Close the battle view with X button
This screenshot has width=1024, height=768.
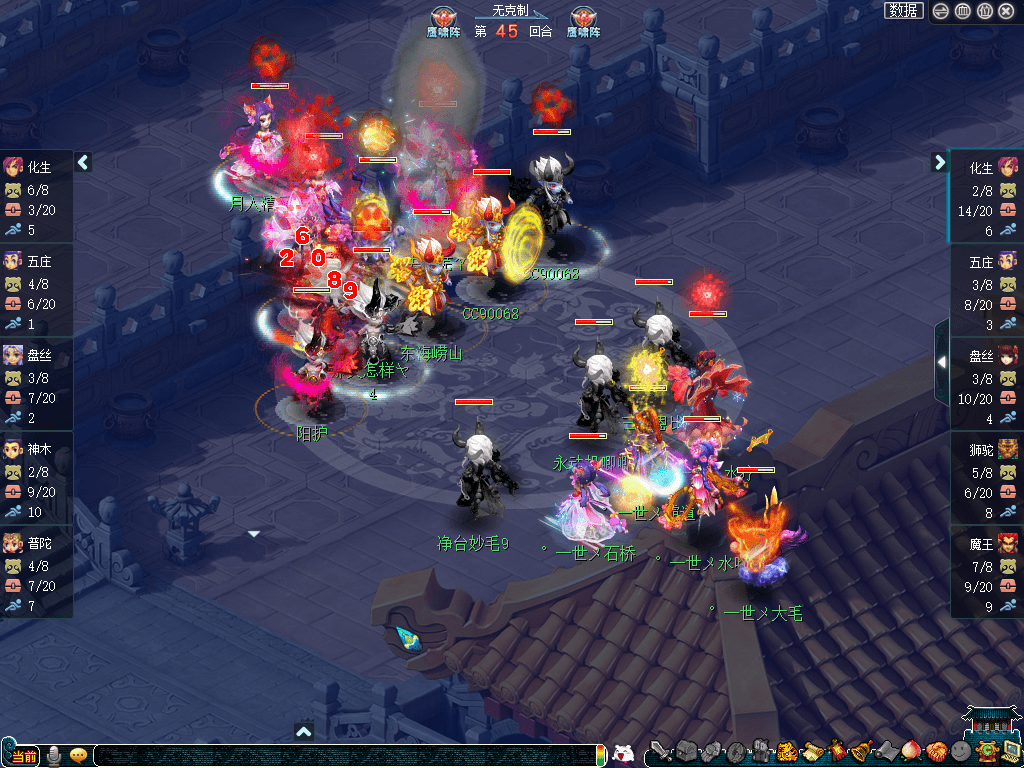(x=1006, y=11)
